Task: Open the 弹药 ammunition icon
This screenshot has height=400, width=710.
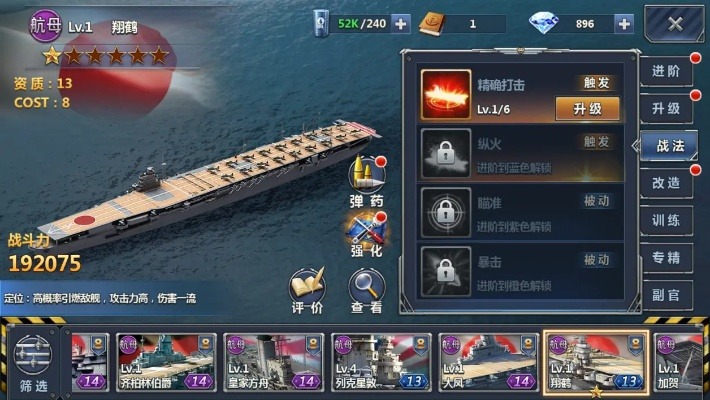Action: pos(367,181)
